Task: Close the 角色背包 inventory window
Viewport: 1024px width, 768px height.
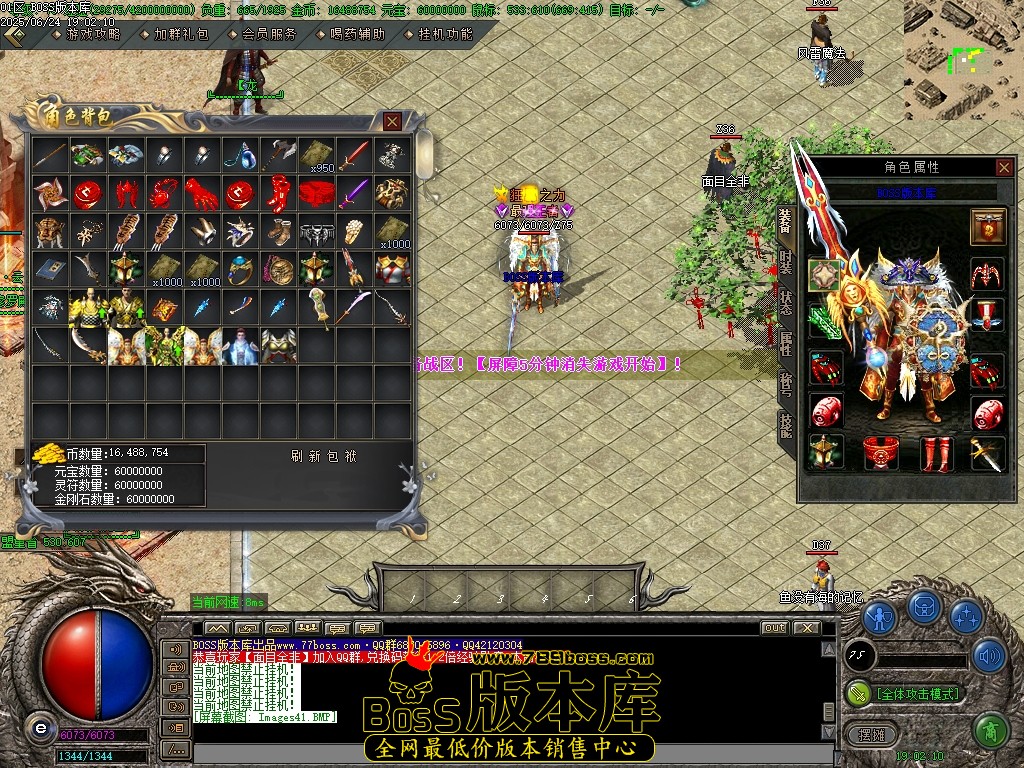Action: pyautogui.click(x=393, y=121)
